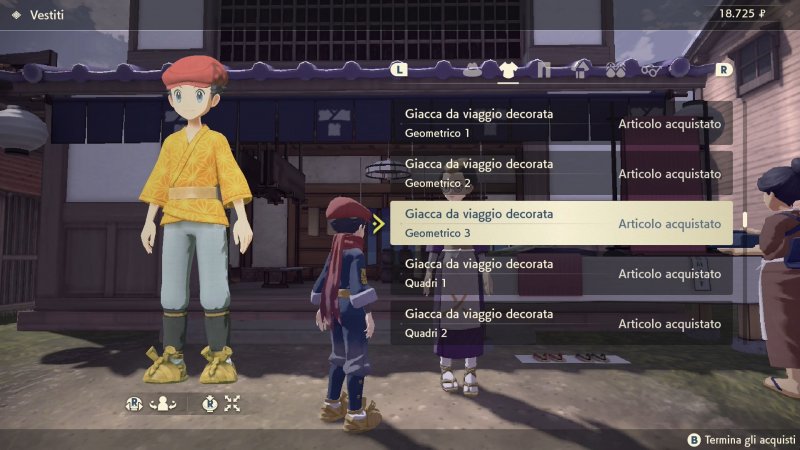Open the full outfit set category tab
The width and height of the screenshot is (800, 450).
tap(580, 70)
